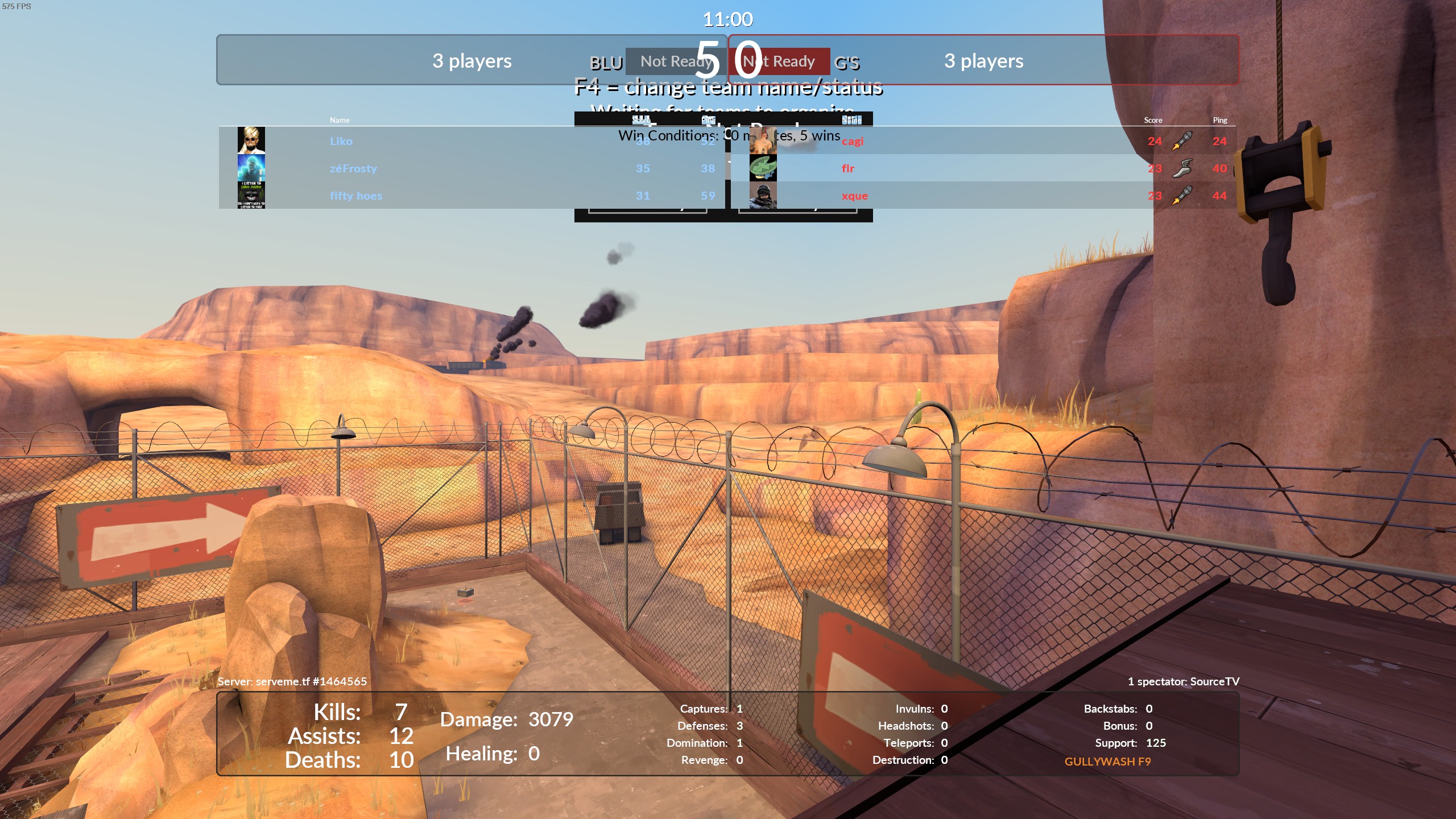Click flr's green leaf avatar
The height and width of the screenshot is (819, 1456).
(x=763, y=168)
